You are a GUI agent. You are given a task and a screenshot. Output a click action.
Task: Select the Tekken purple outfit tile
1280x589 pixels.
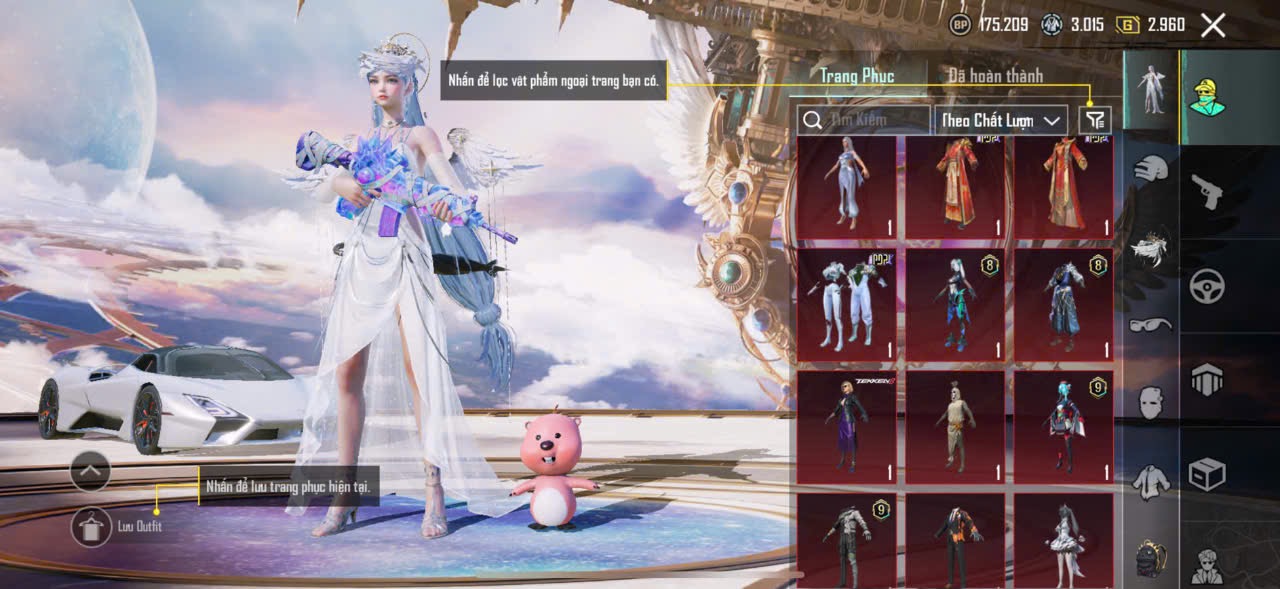847,426
